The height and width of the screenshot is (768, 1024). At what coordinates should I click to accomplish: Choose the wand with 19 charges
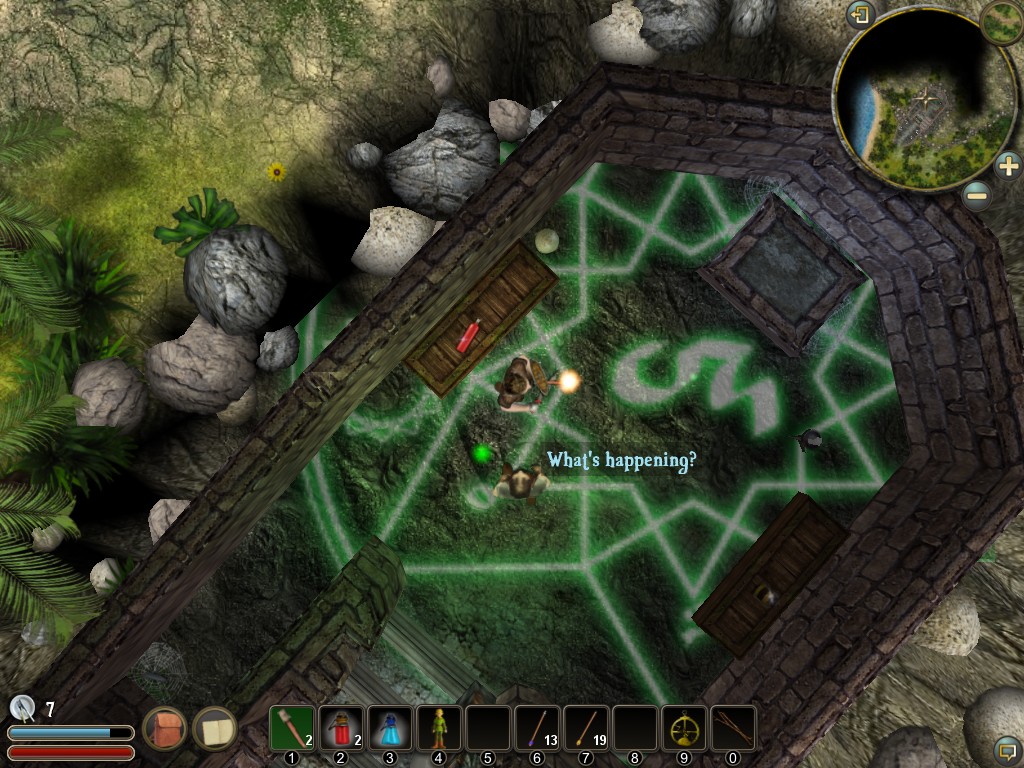pos(586,729)
